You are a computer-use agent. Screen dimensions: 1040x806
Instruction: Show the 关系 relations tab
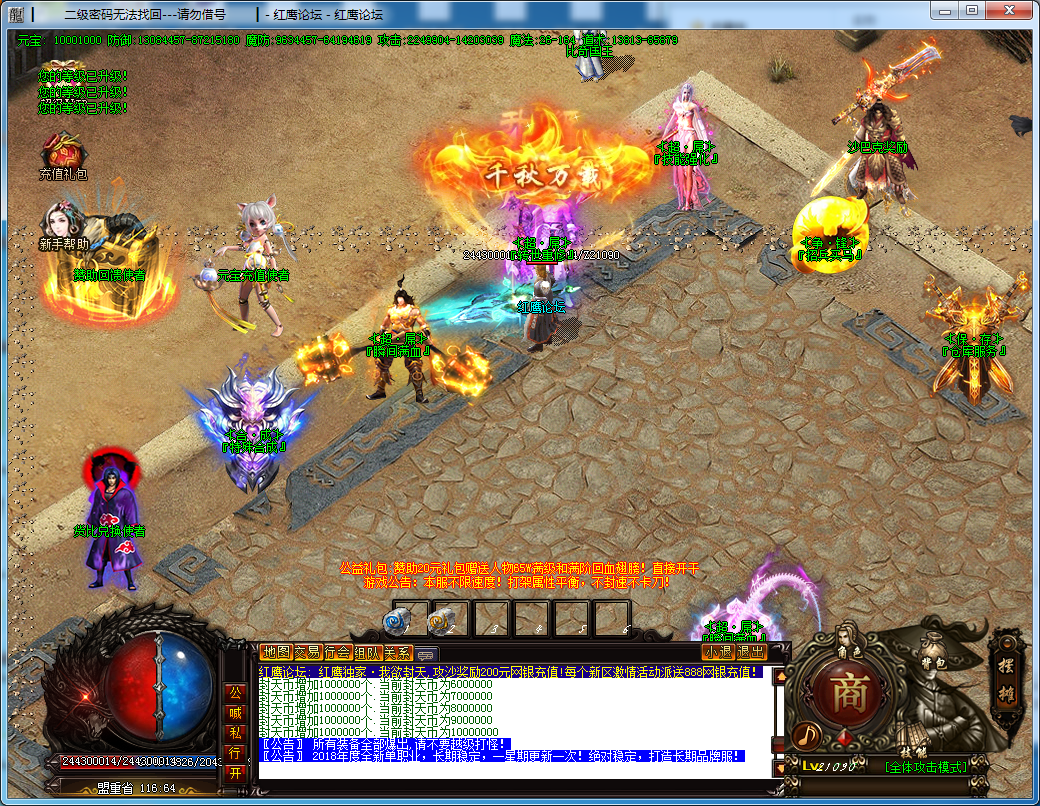point(398,652)
